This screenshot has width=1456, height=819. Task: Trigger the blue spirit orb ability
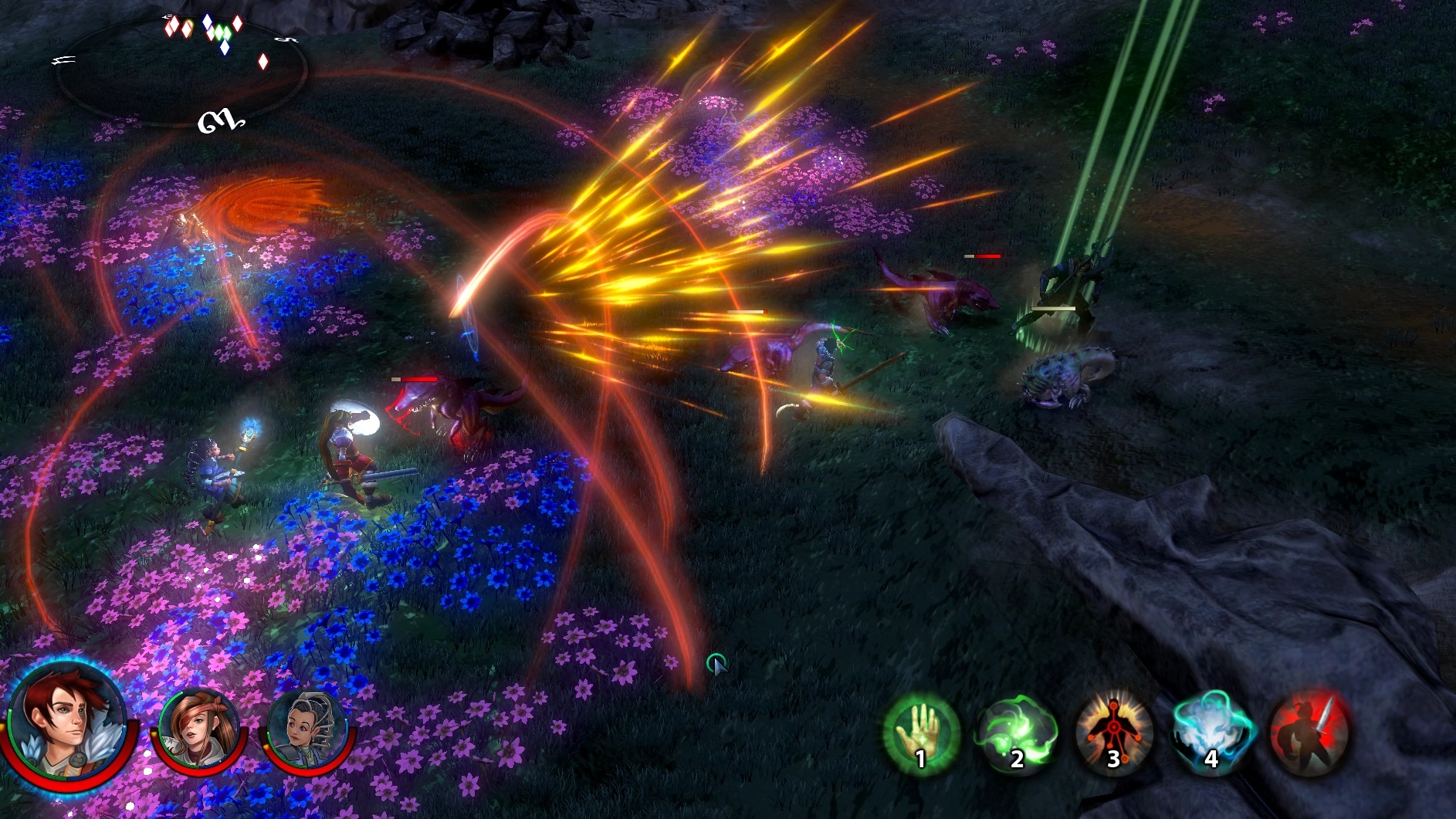[x=1211, y=733]
